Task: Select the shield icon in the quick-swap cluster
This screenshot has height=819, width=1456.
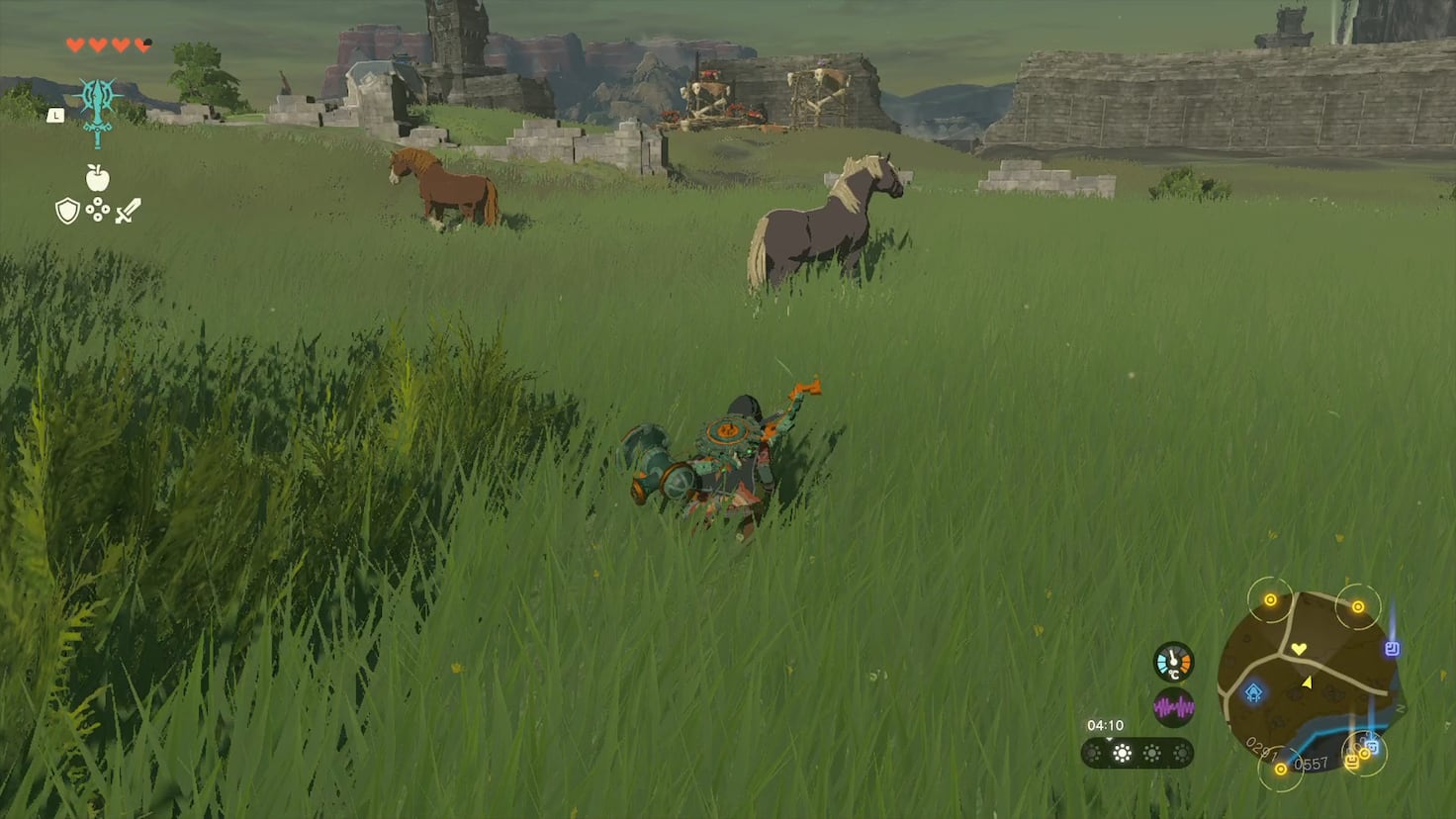Action: click(x=67, y=210)
